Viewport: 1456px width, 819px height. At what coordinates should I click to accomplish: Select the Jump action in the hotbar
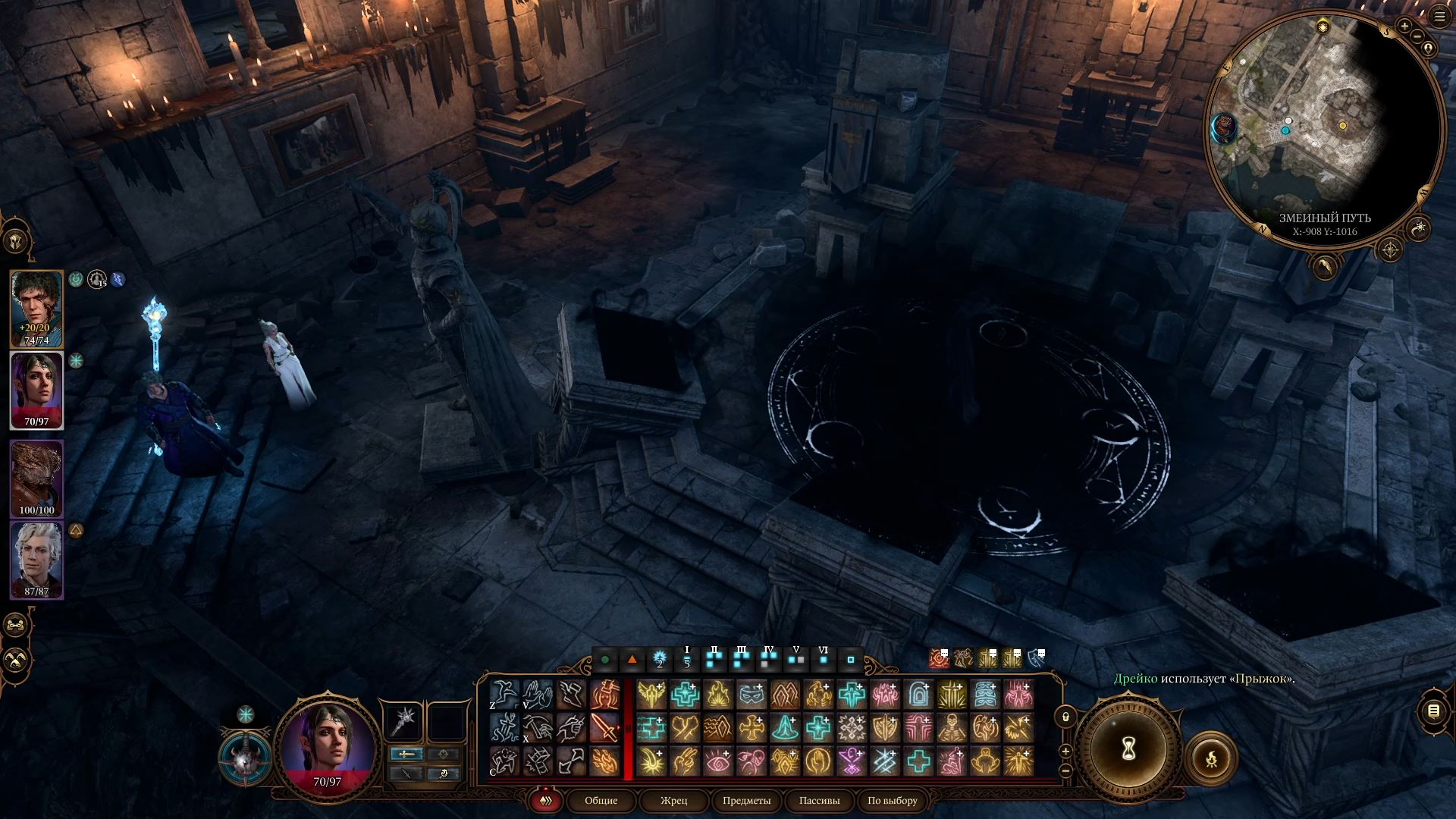tap(504, 692)
